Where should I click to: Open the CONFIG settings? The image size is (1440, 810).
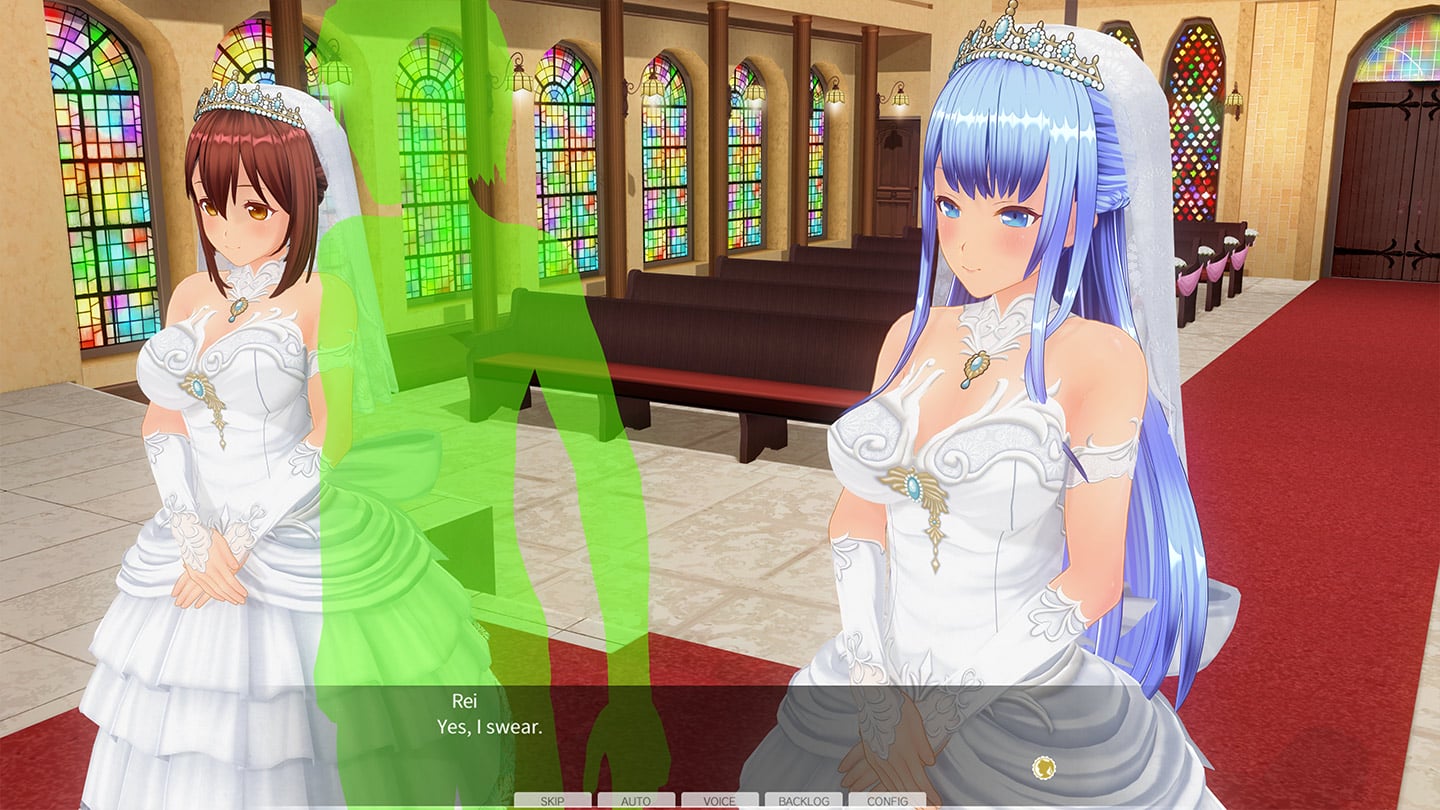tap(887, 801)
